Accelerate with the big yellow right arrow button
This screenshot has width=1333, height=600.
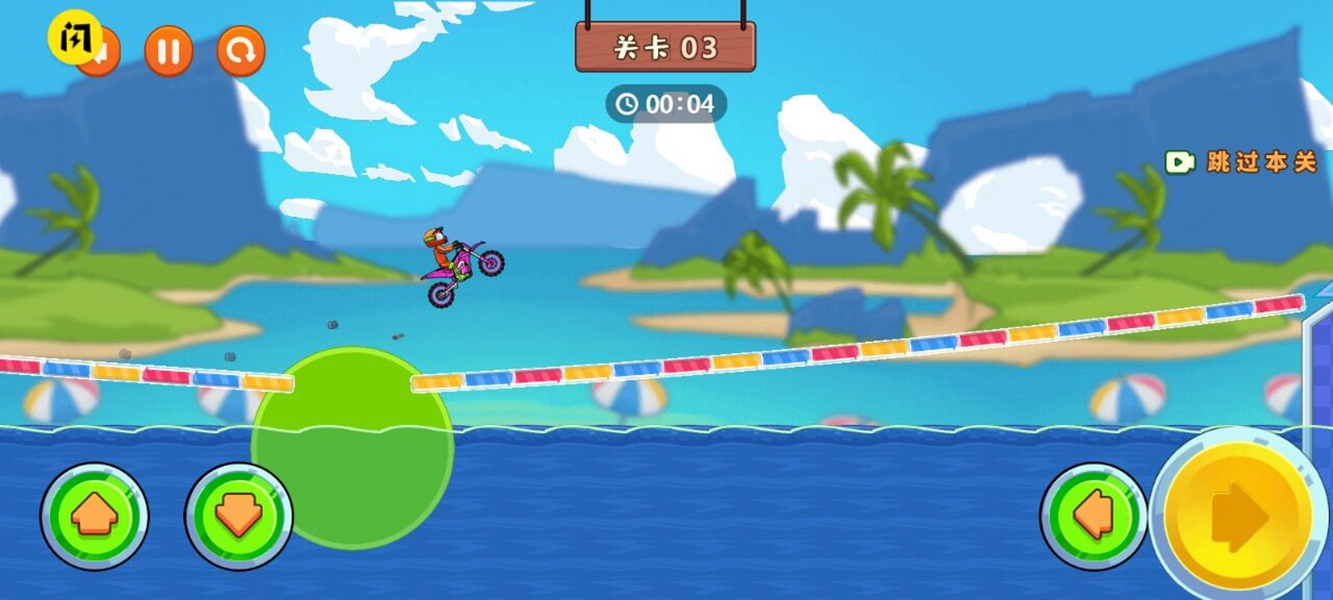point(1239,517)
